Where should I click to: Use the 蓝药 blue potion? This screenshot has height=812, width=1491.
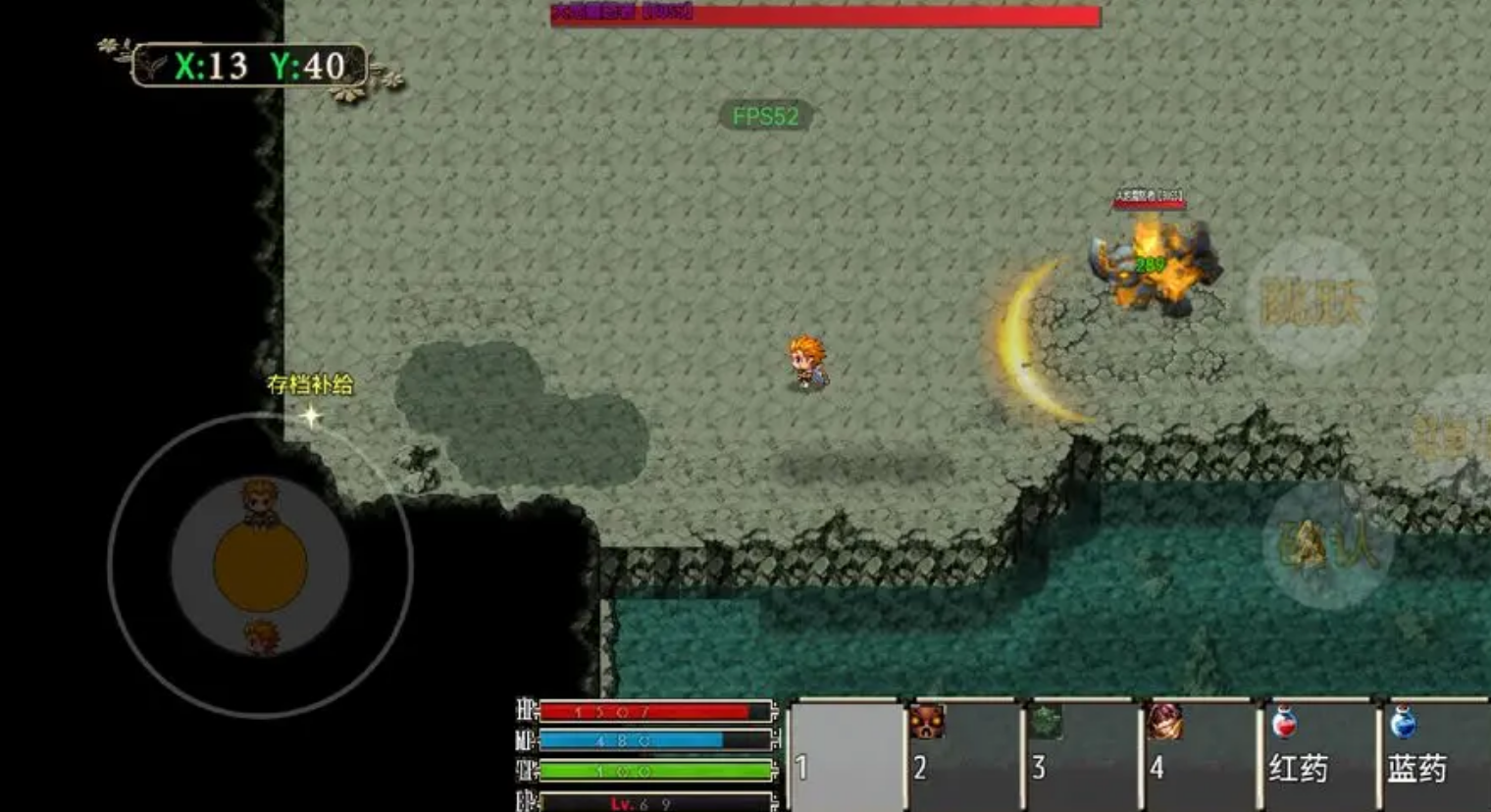click(1433, 755)
